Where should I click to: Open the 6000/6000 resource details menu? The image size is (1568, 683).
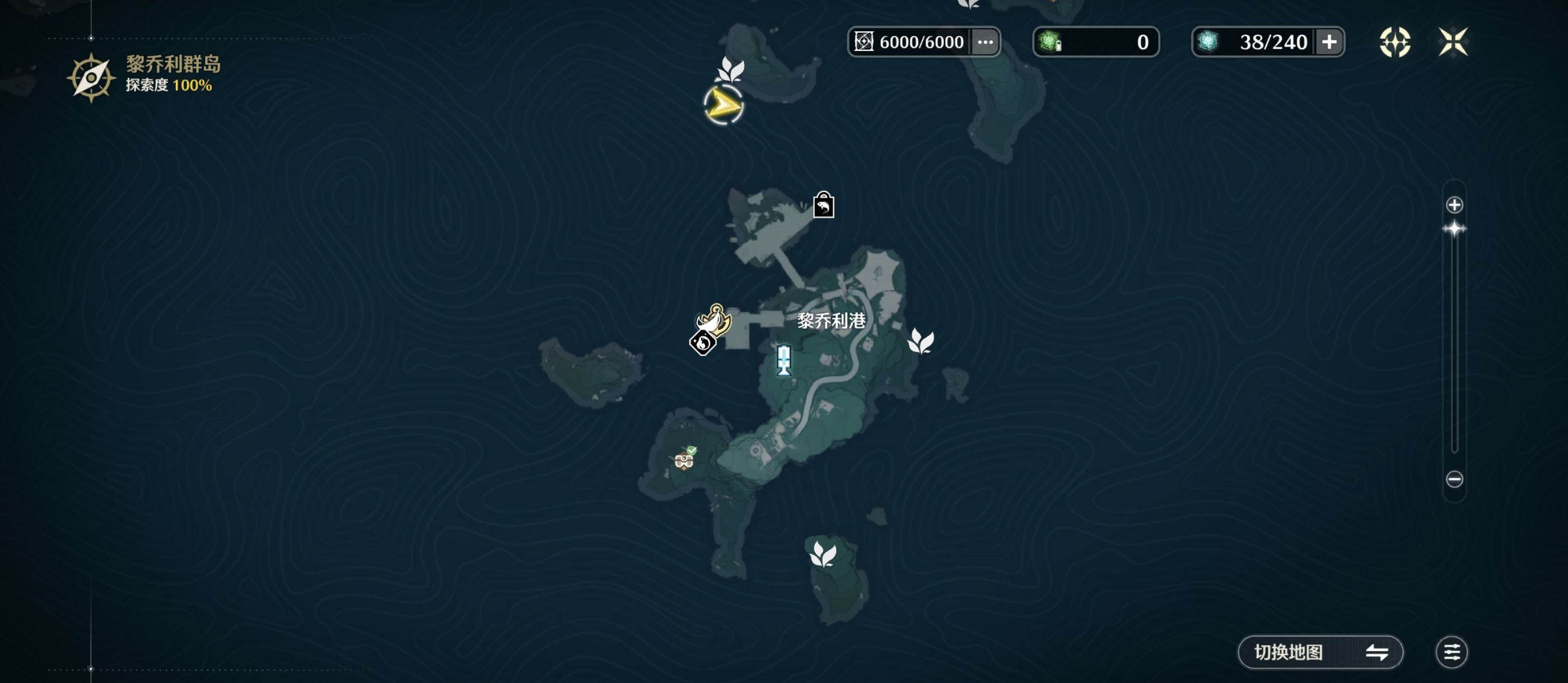click(985, 42)
